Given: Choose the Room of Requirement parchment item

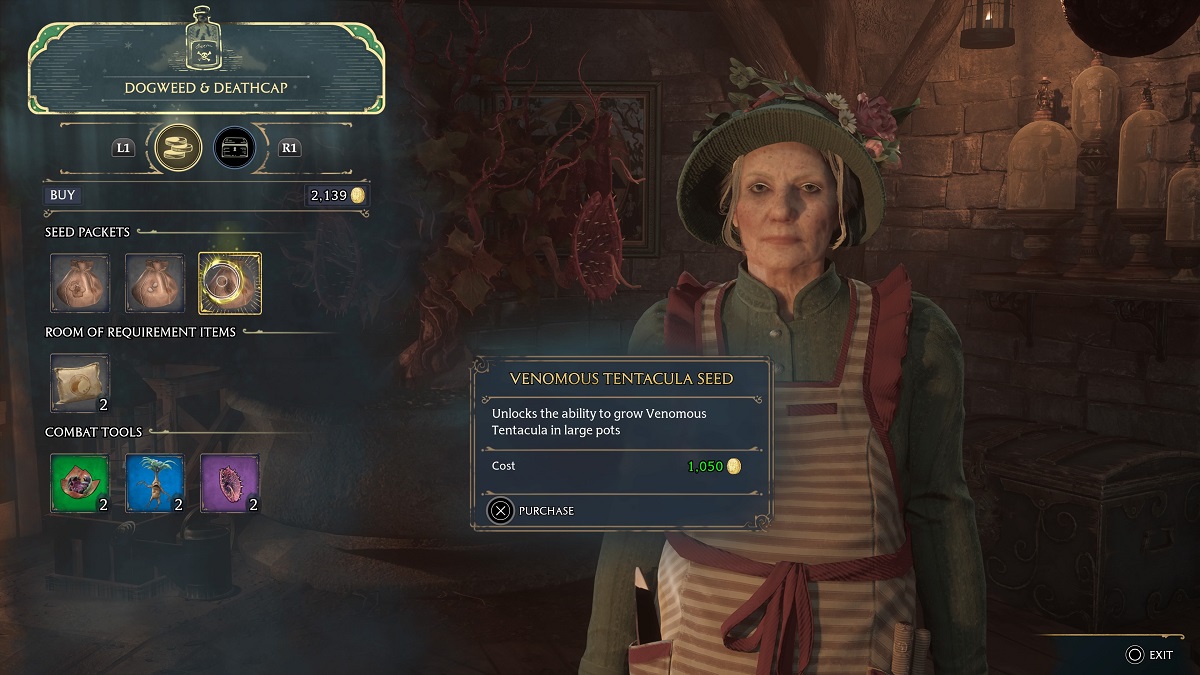Looking at the screenshot, I should 80,383.
